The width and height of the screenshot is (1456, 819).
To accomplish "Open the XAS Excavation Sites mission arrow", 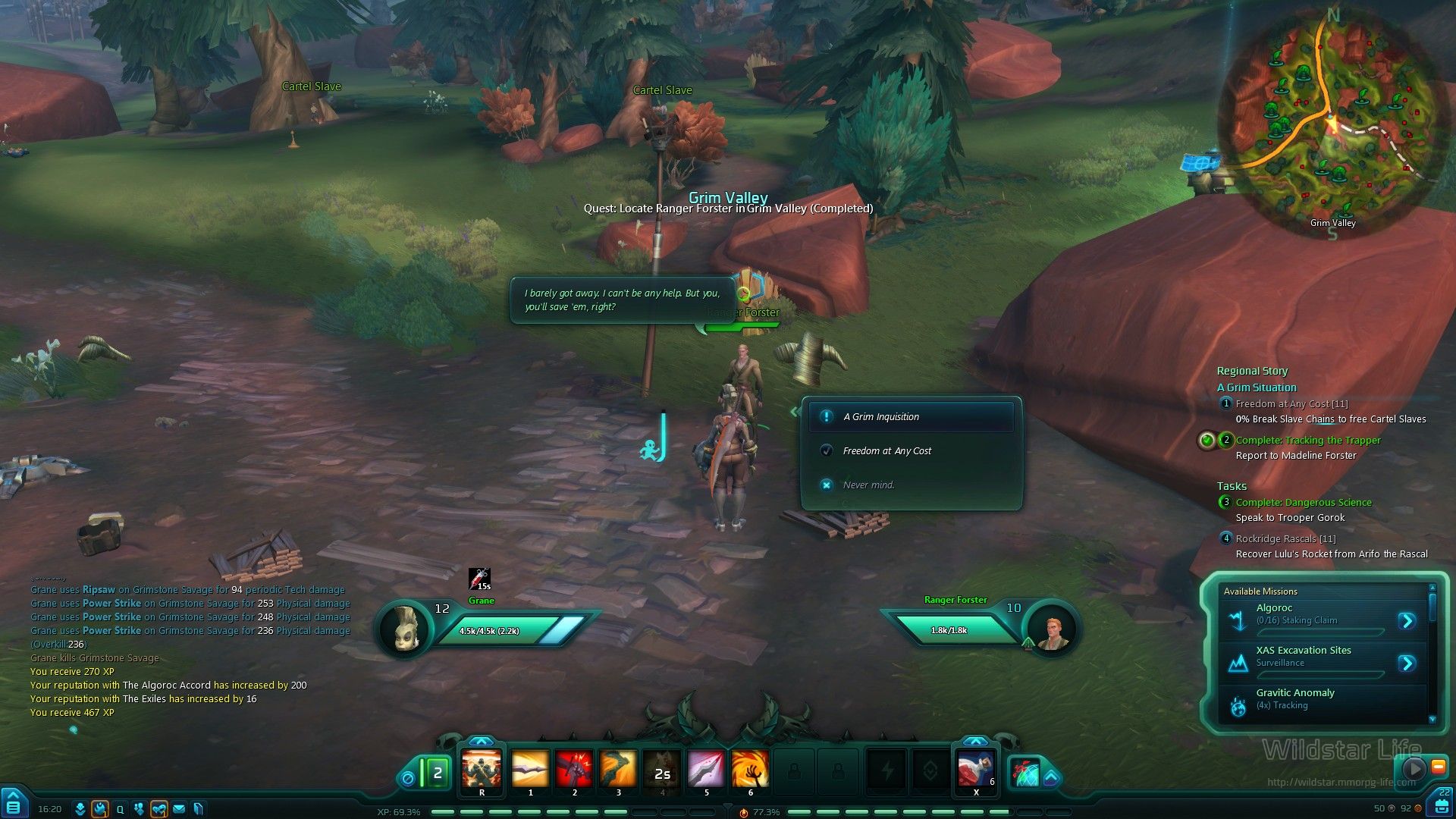I will tap(1407, 664).
